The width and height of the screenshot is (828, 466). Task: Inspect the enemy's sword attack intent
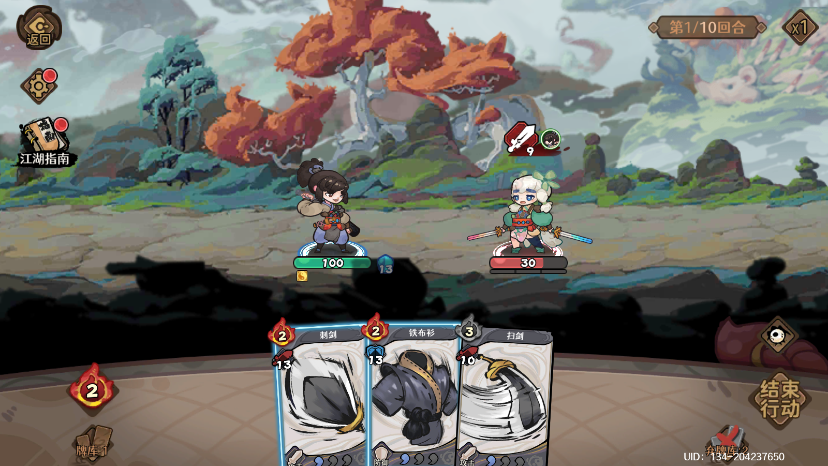tap(519, 137)
